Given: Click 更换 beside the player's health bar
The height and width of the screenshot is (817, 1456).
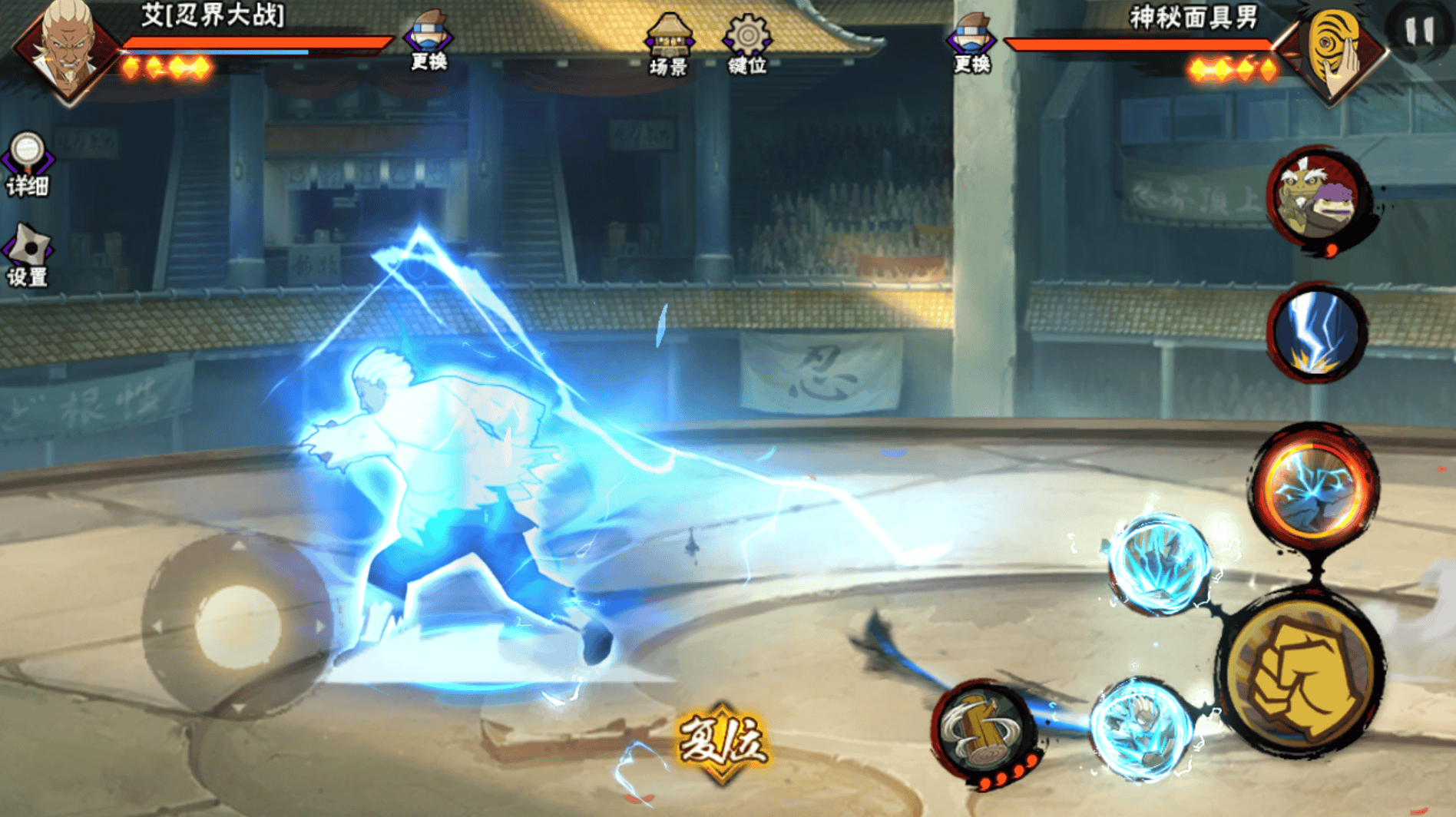Looking at the screenshot, I should [x=429, y=41].
